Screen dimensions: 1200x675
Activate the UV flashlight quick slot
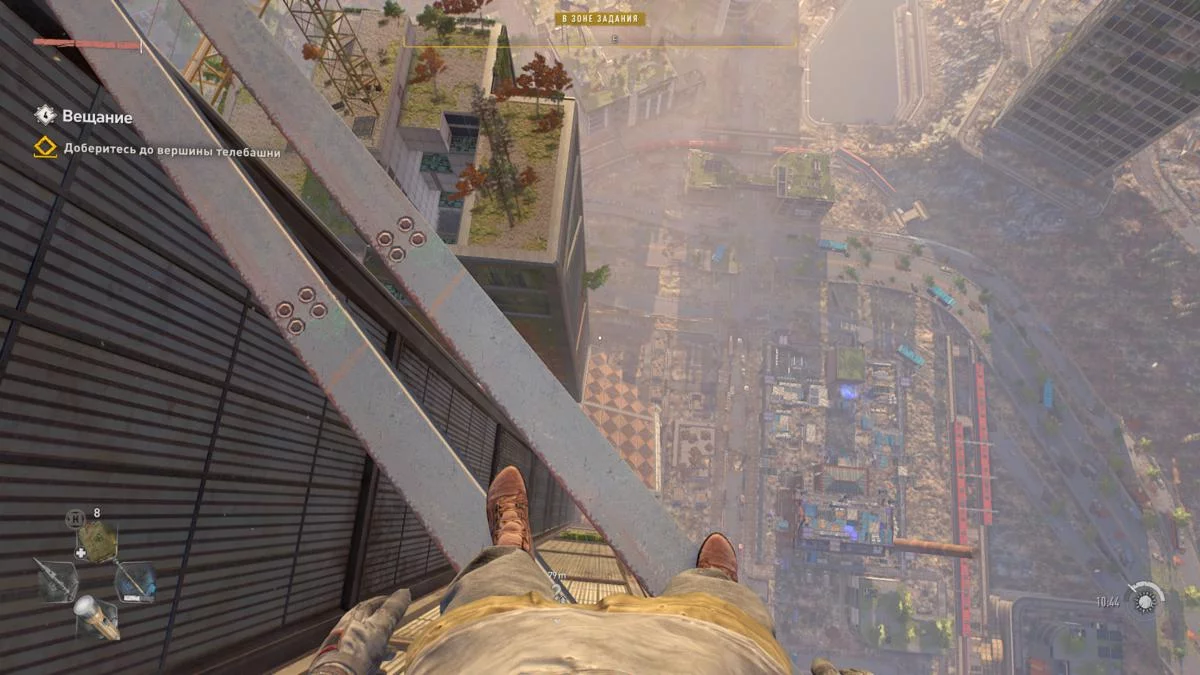point(96,617)
